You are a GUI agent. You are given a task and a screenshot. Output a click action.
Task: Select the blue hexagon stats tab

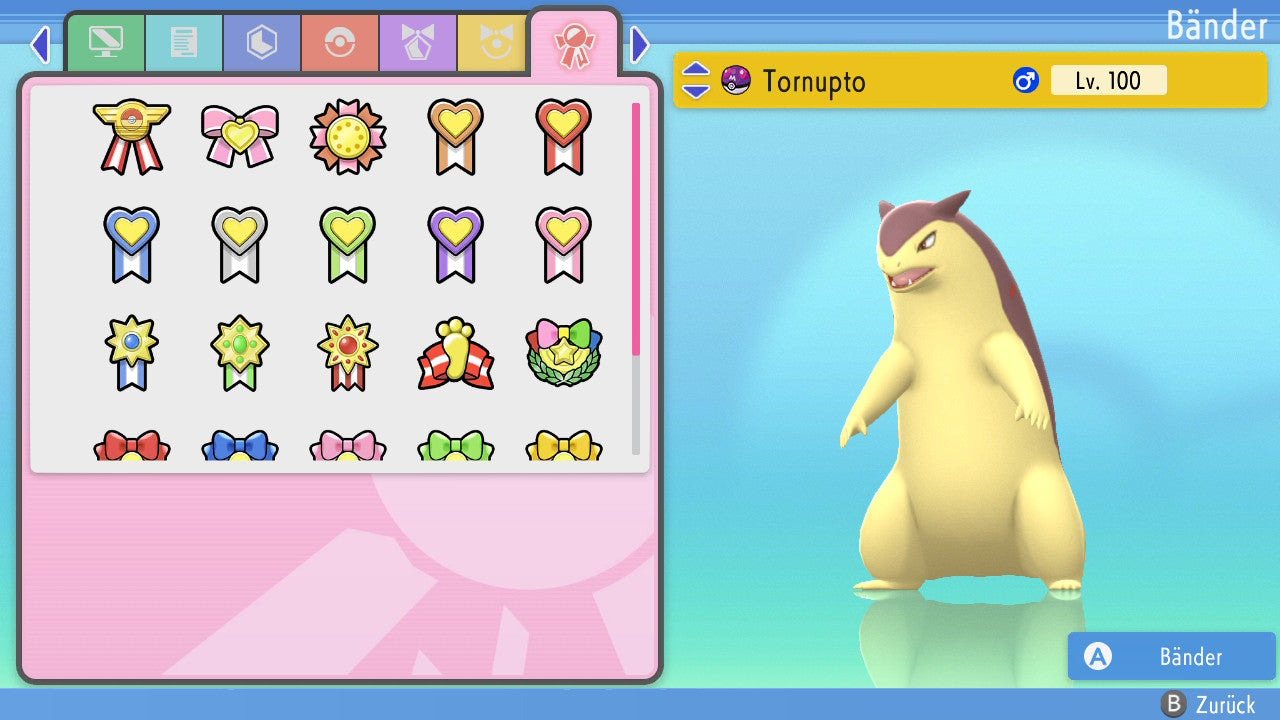pyautogui.click(x=262, y=44)
